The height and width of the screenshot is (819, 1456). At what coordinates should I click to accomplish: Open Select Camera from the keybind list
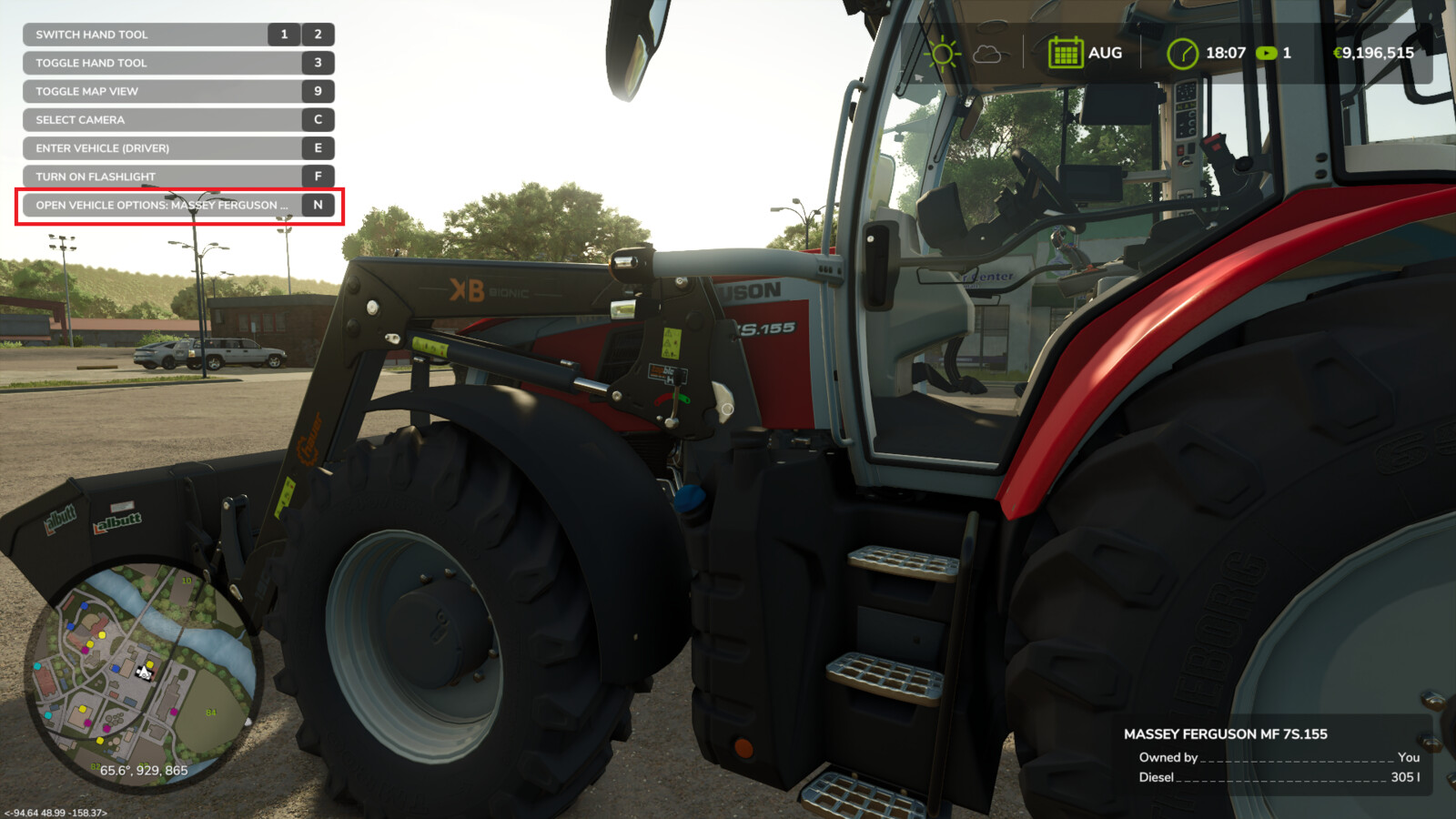(82, 119)
